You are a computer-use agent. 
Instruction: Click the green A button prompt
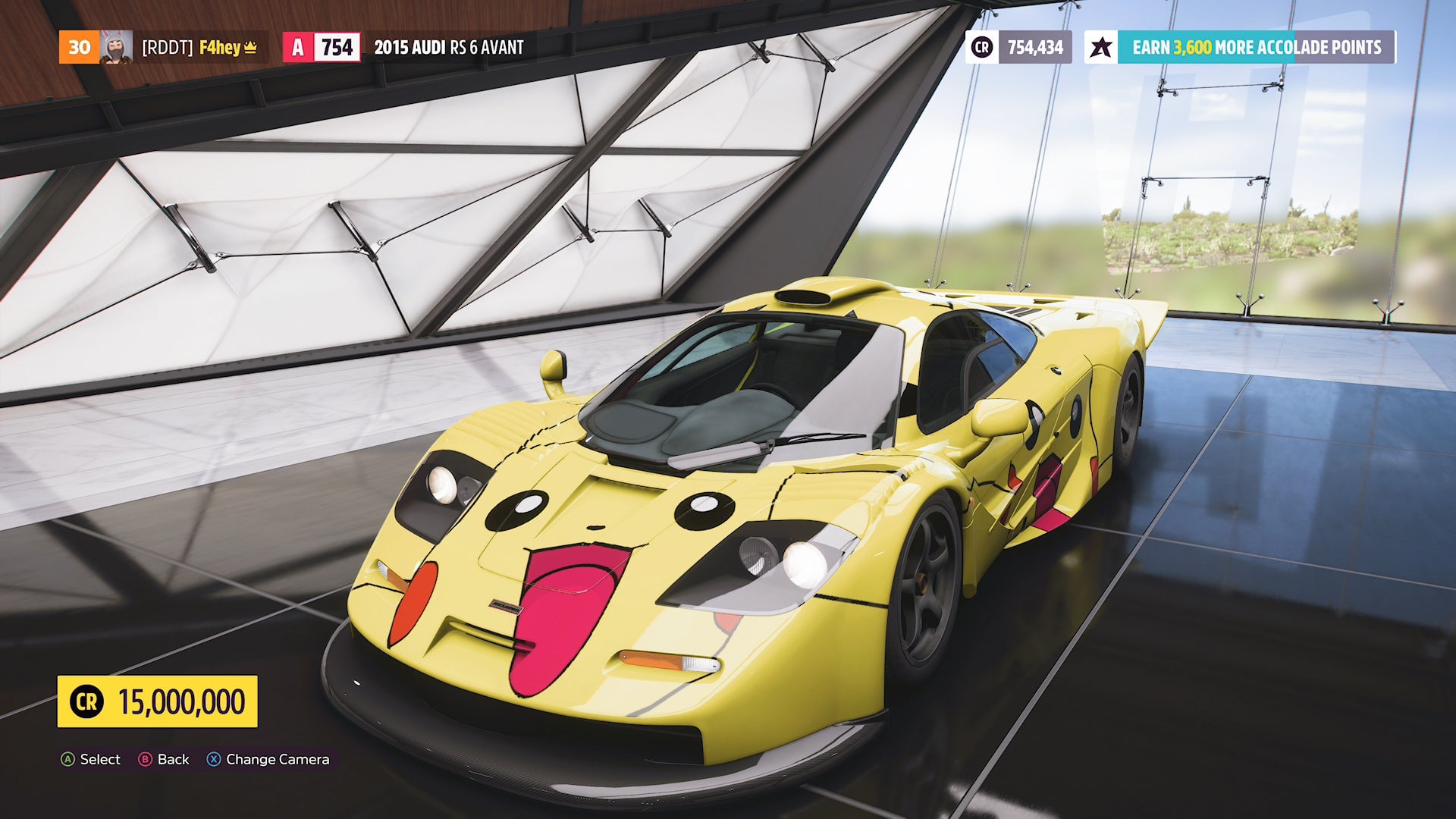click(68, 759)
